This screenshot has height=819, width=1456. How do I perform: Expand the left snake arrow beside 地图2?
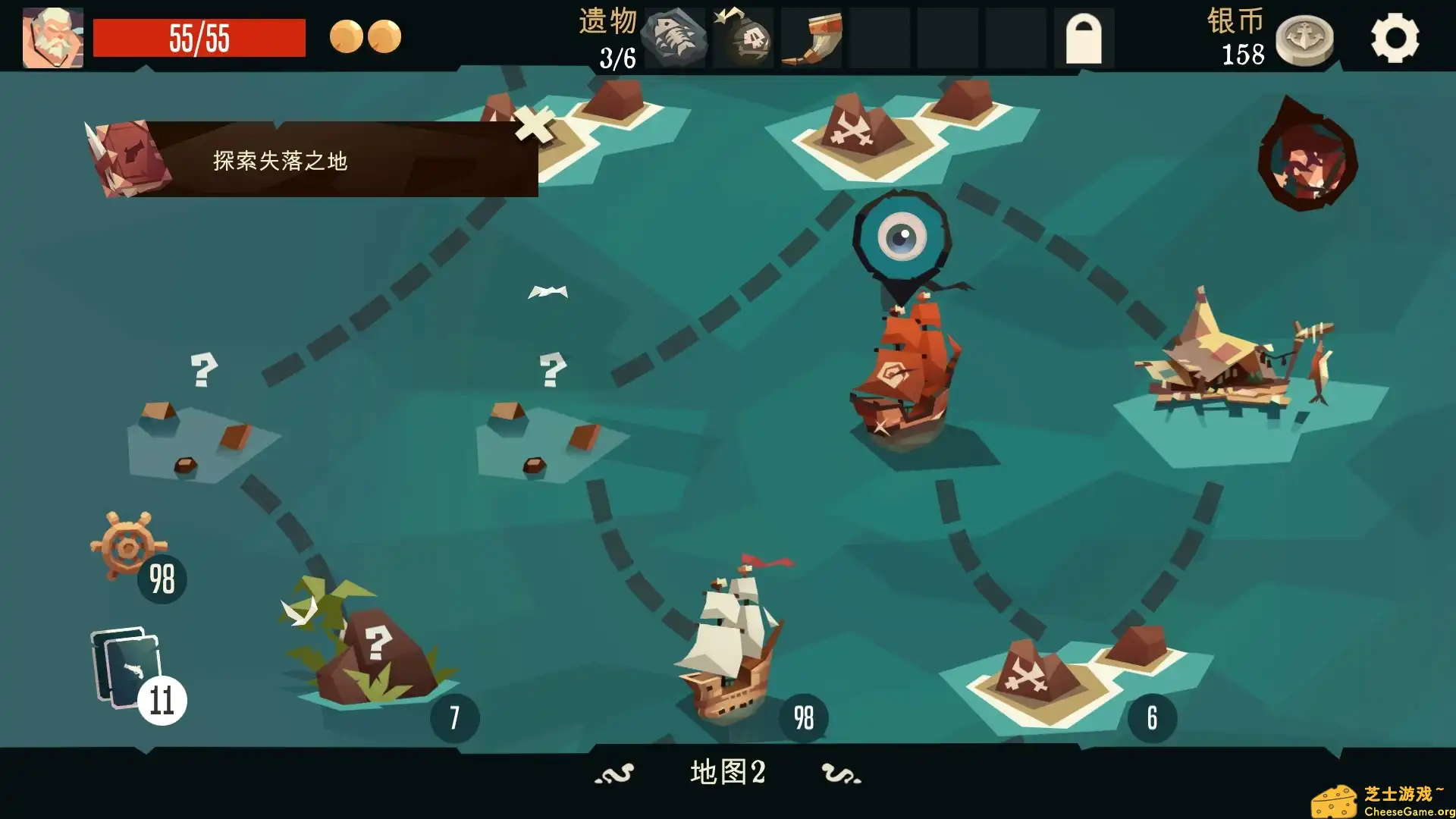616,773
